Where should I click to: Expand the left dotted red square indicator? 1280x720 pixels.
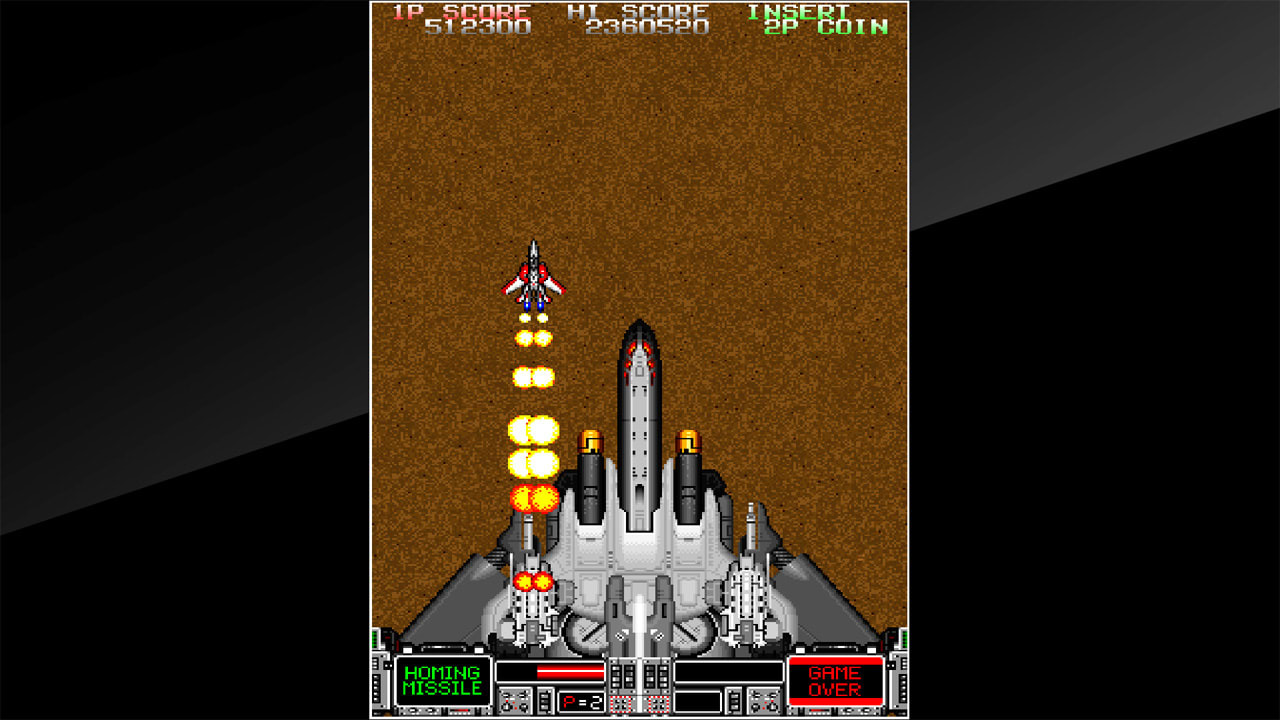(621, 703)
